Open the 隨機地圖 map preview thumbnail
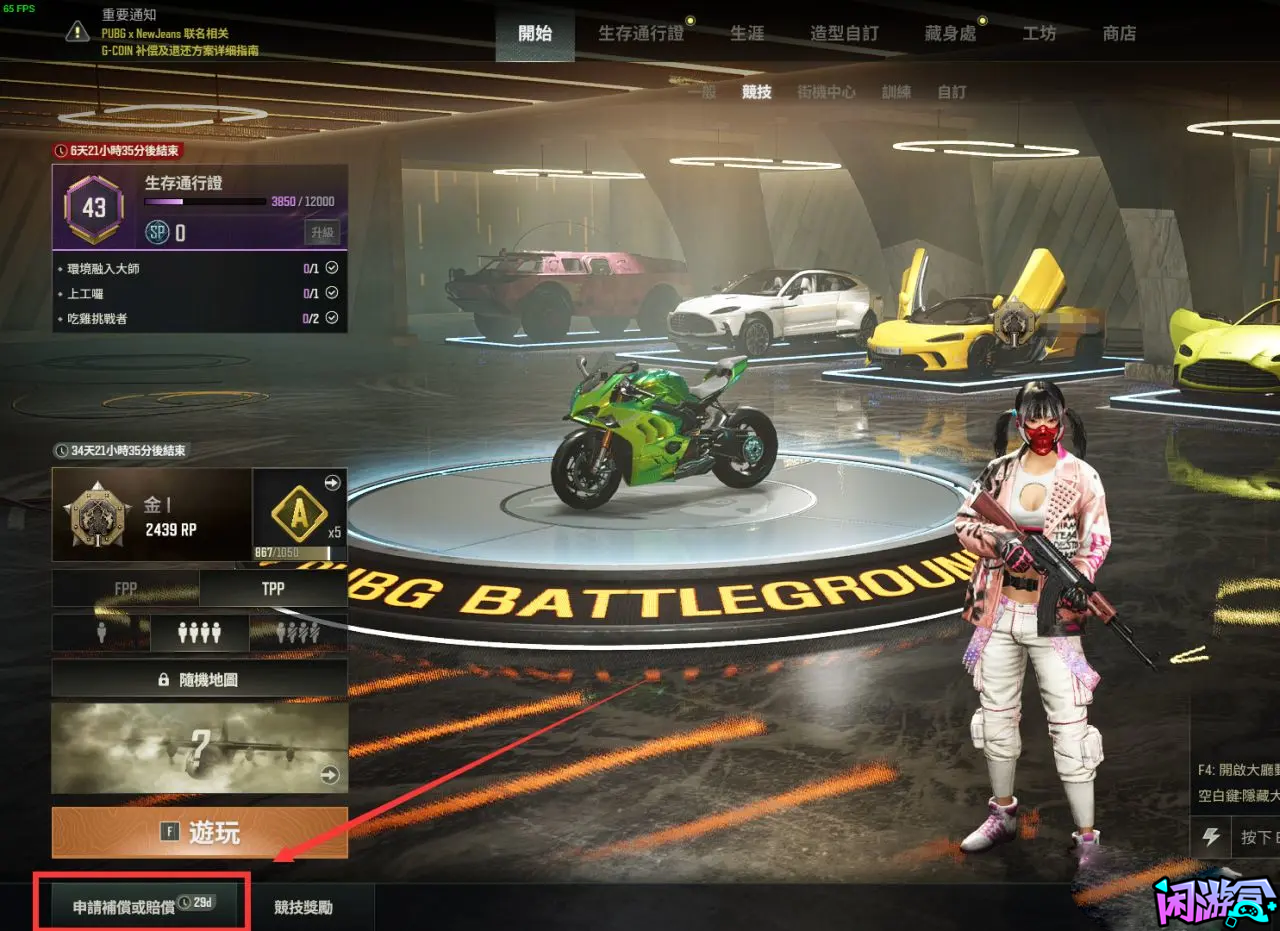This screenshot has width=1280, height=931. [199, 748]
